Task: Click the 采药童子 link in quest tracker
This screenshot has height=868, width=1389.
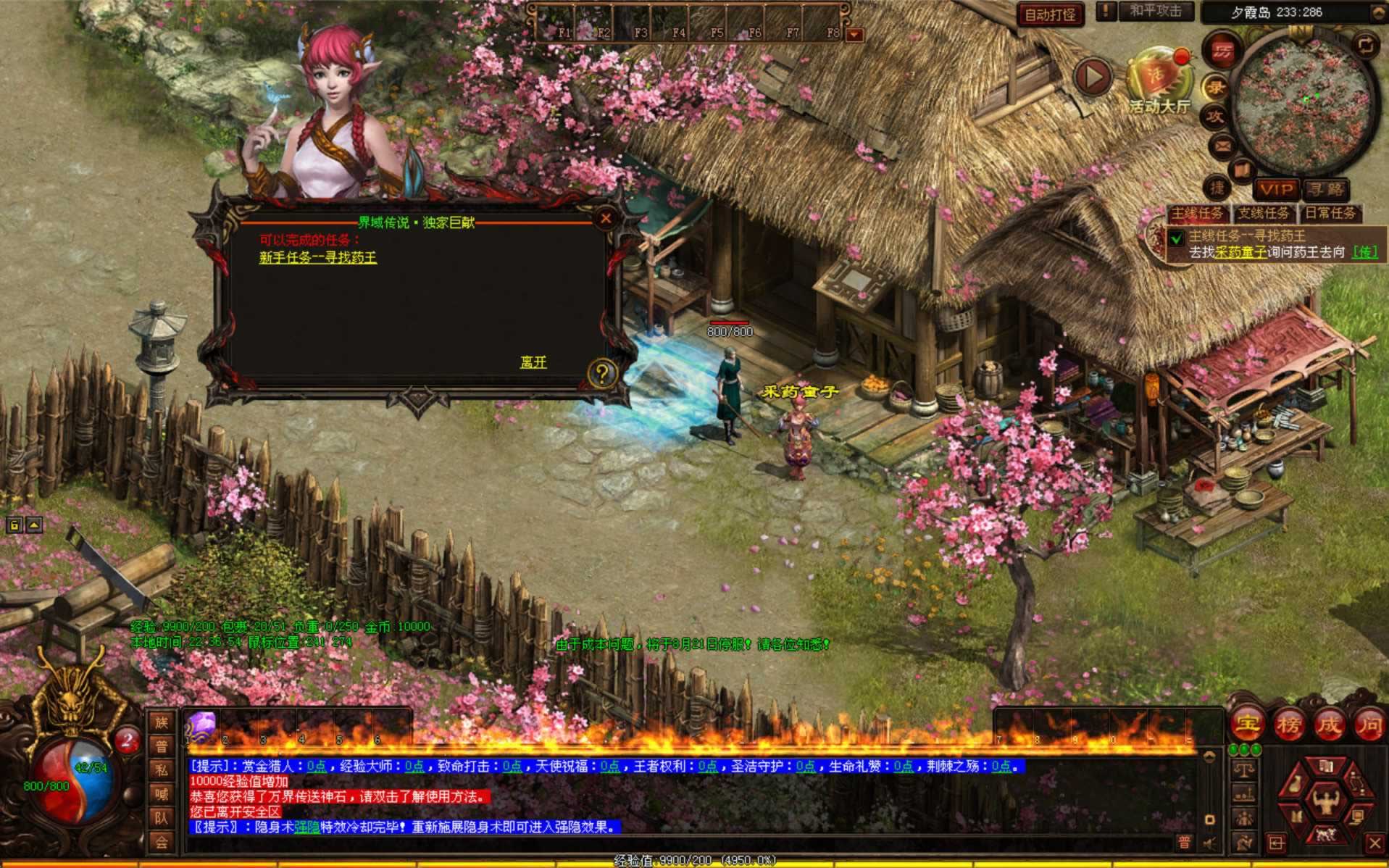Action: [1240, 252]
